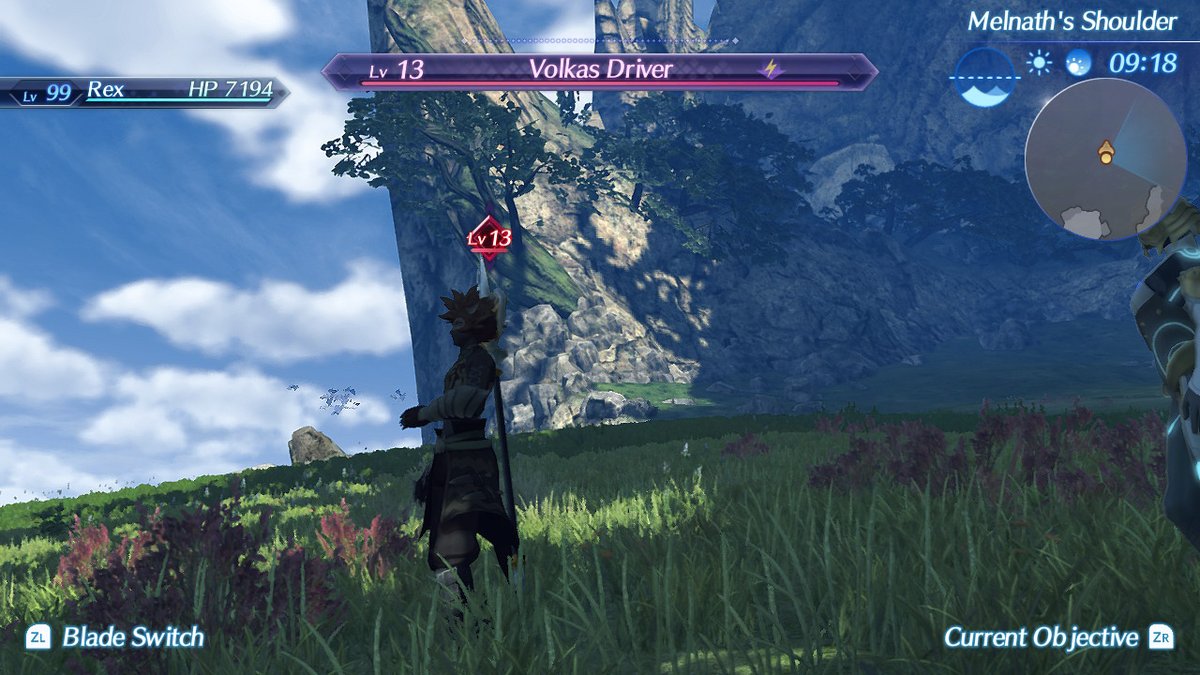The image size is (1200, 675).
Task: Click the cloud sea tide indicator
Action: (985, 77)
